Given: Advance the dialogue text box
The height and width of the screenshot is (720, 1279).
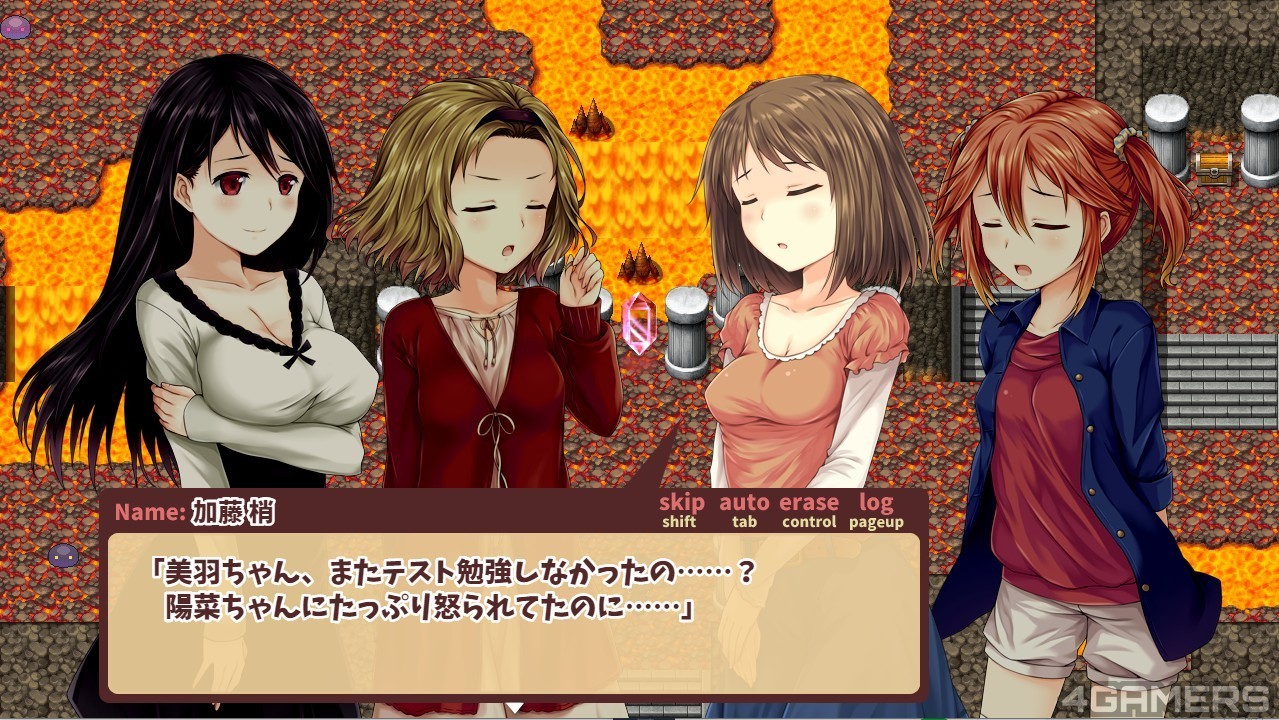Looking at the screenshot, I should pos(513,613).
